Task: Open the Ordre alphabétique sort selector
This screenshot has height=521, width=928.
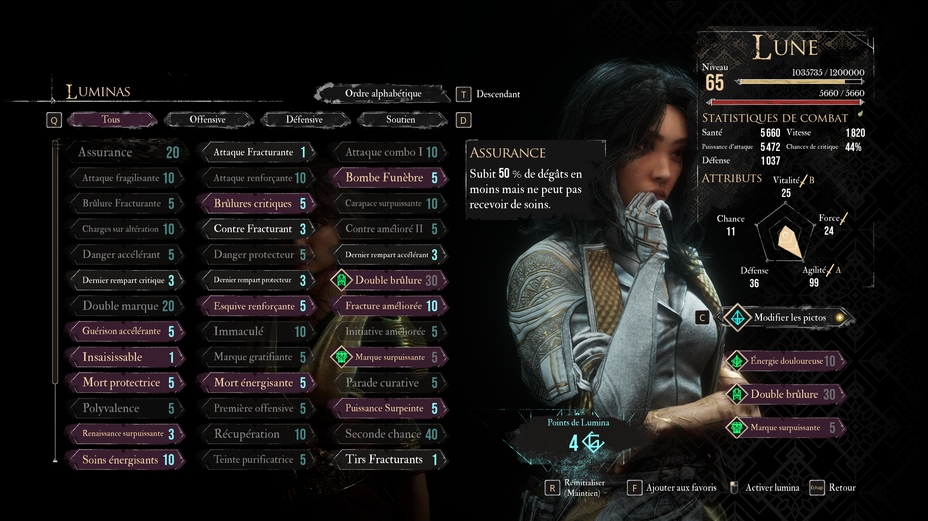Action: (x=383, y=94)
